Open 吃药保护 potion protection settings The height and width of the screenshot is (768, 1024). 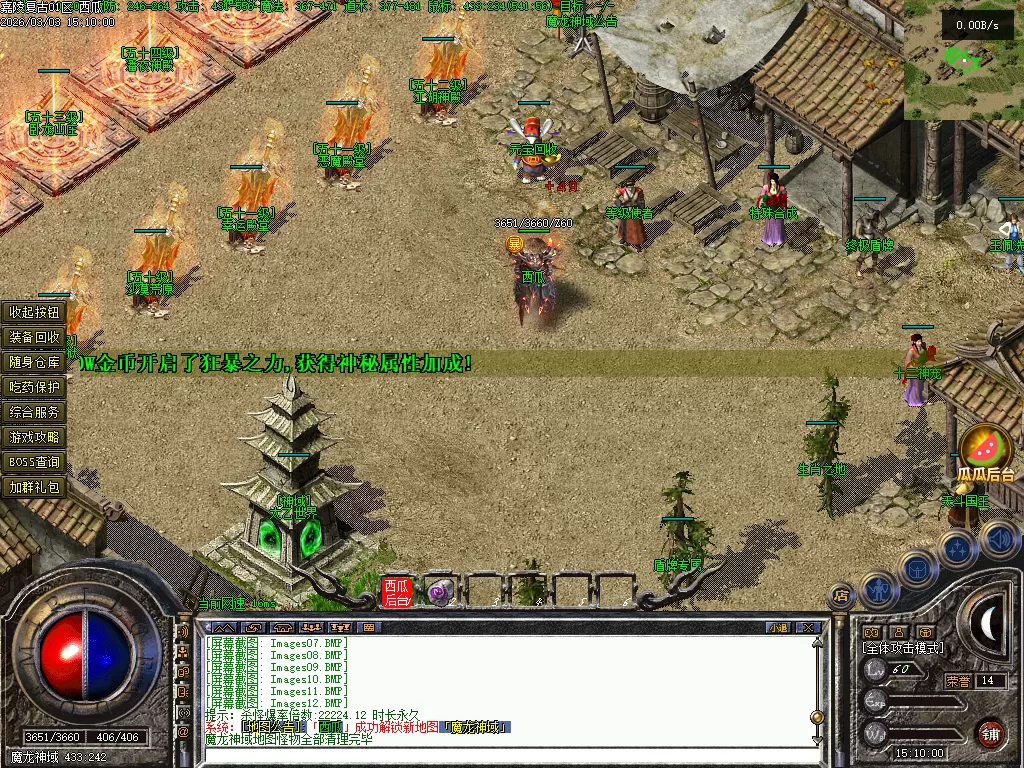coord(35,387)
